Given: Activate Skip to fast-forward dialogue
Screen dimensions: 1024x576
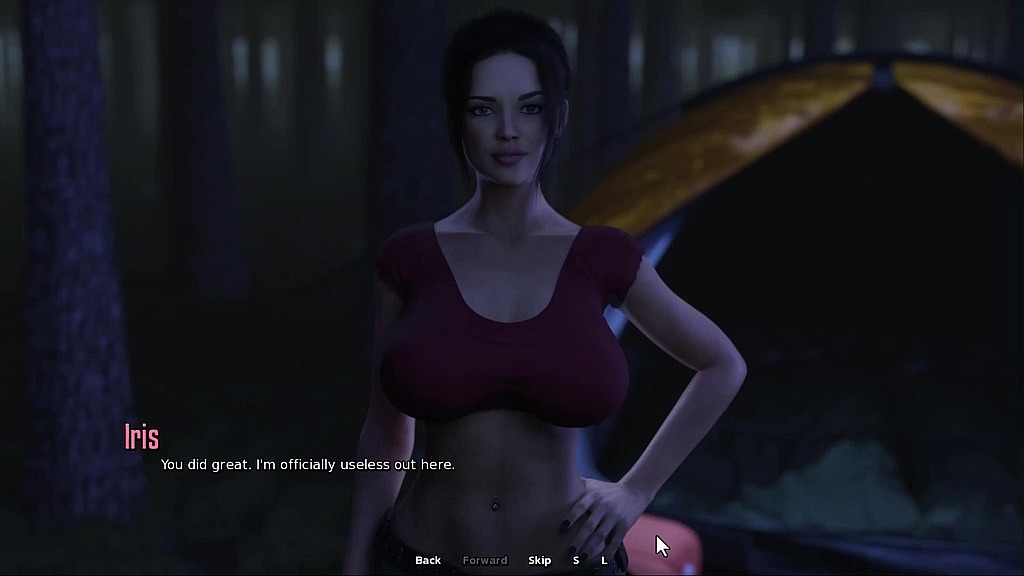Looking at the screenshot, I should pyautogui.click(x=540, y=560).
